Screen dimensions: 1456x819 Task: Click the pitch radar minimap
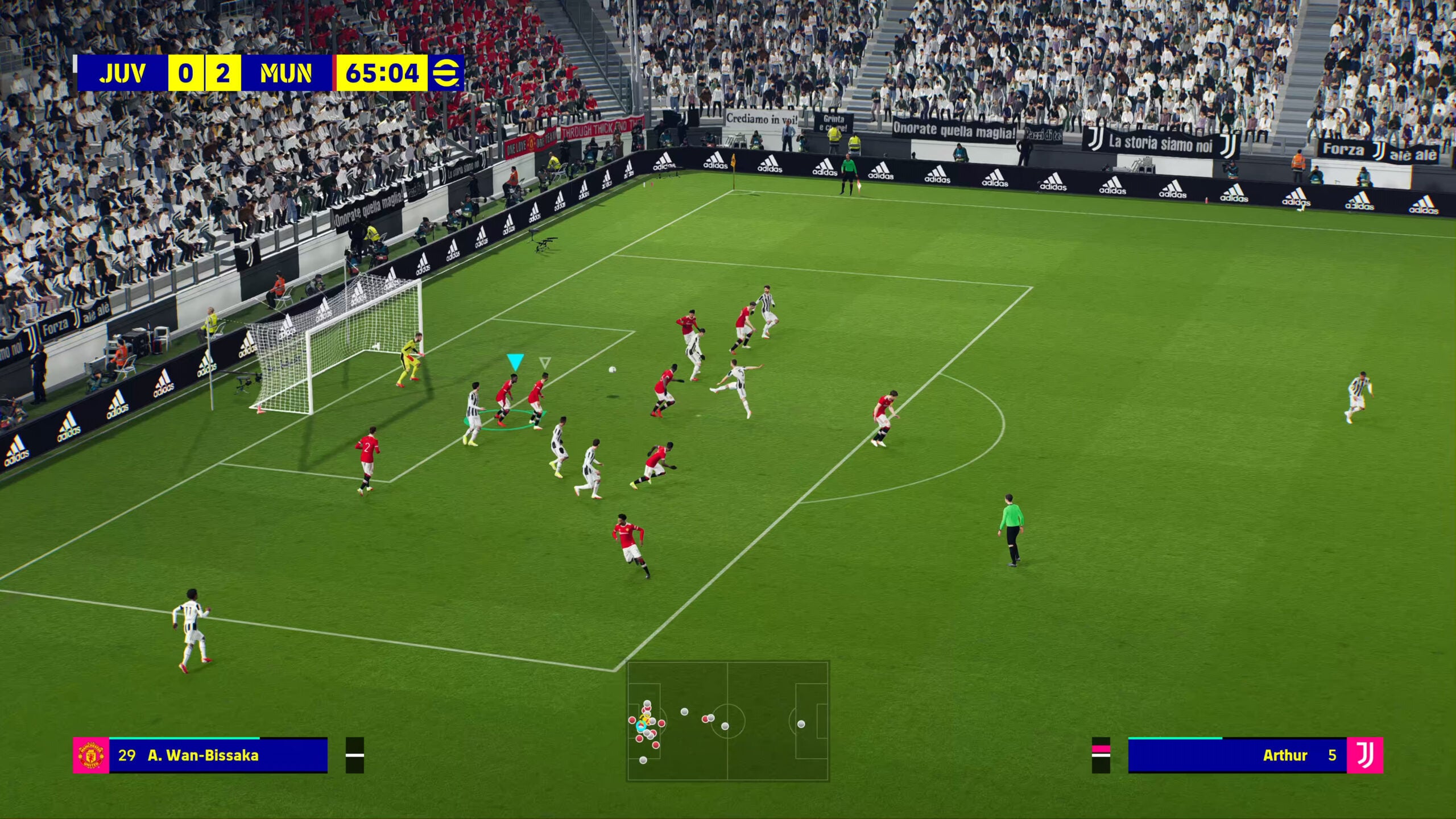pos(727,721)
